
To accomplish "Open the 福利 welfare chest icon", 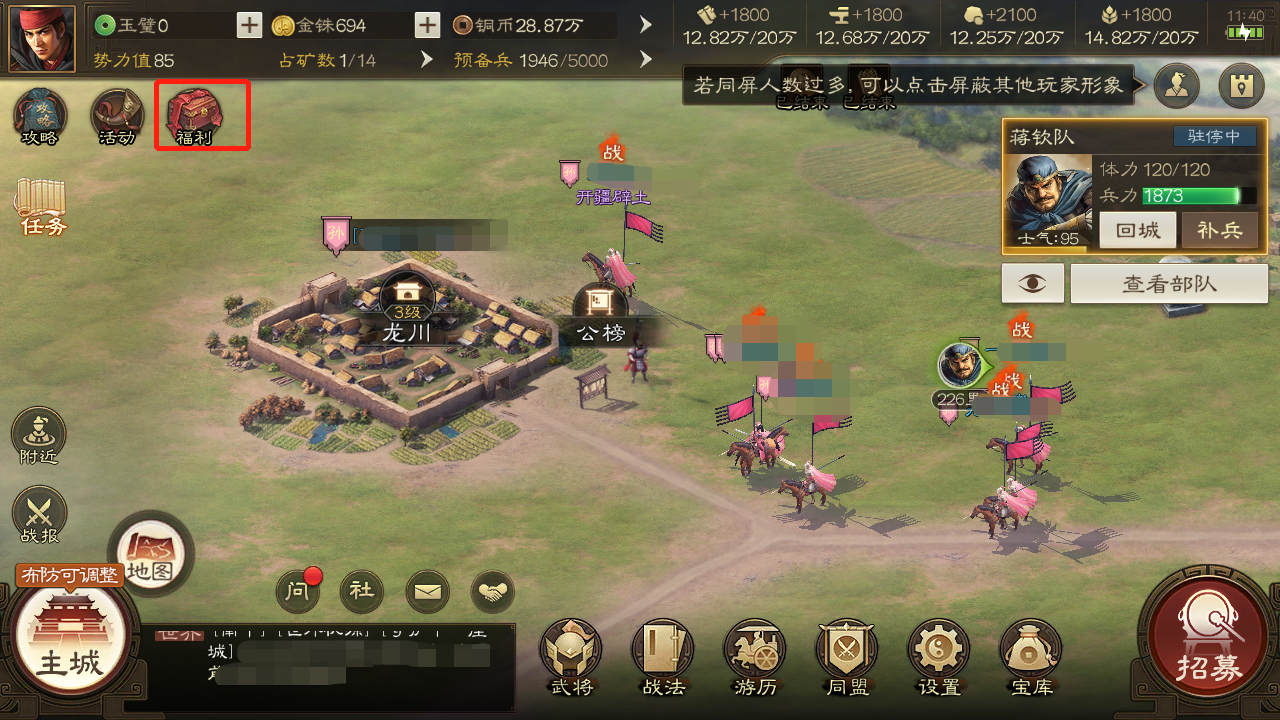I will [x=195, y=115].
